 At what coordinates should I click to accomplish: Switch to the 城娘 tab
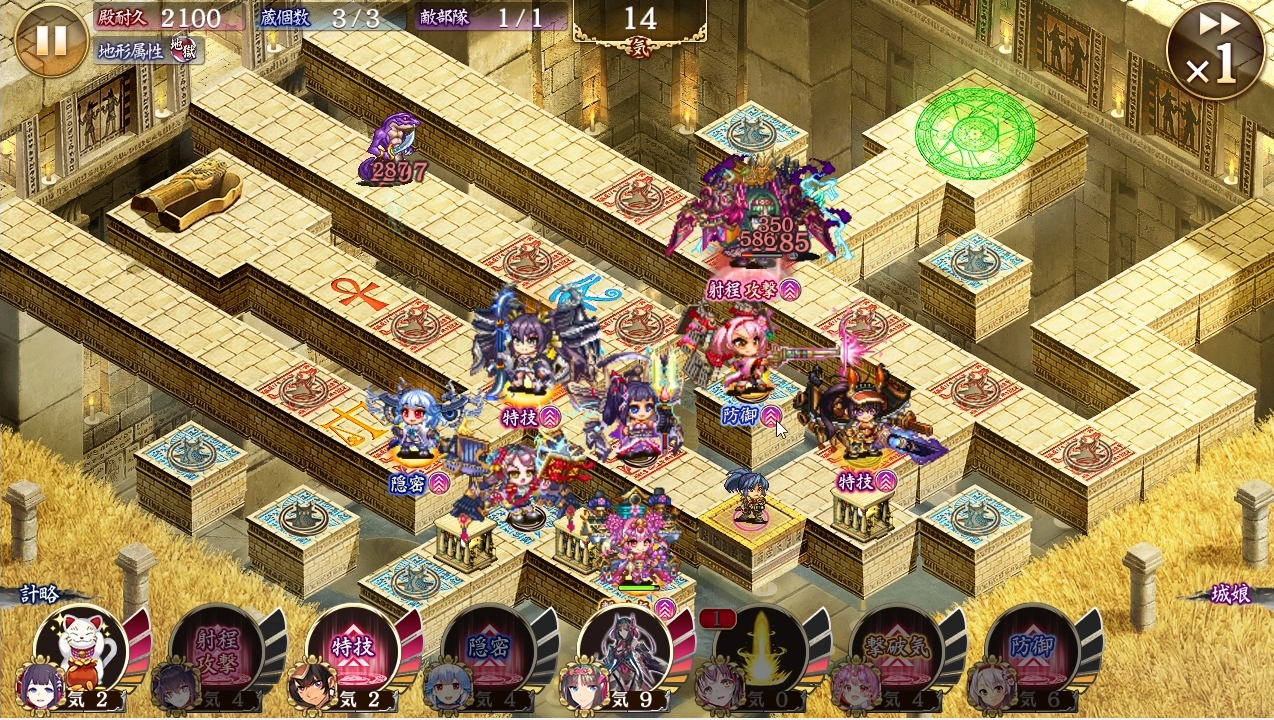point(1228,594)
